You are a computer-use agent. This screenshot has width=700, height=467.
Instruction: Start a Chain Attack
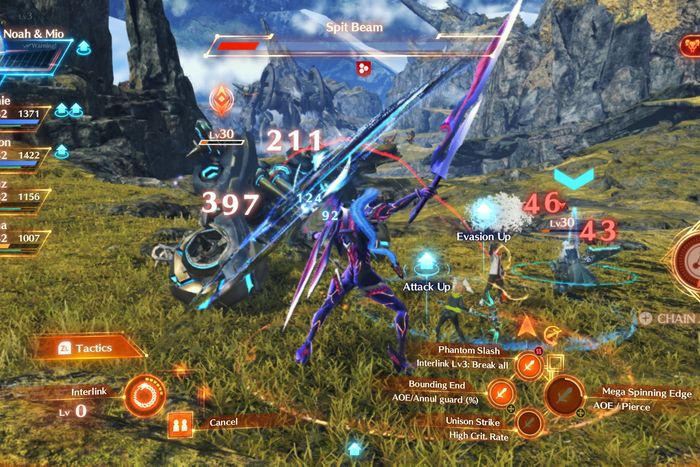670,319
